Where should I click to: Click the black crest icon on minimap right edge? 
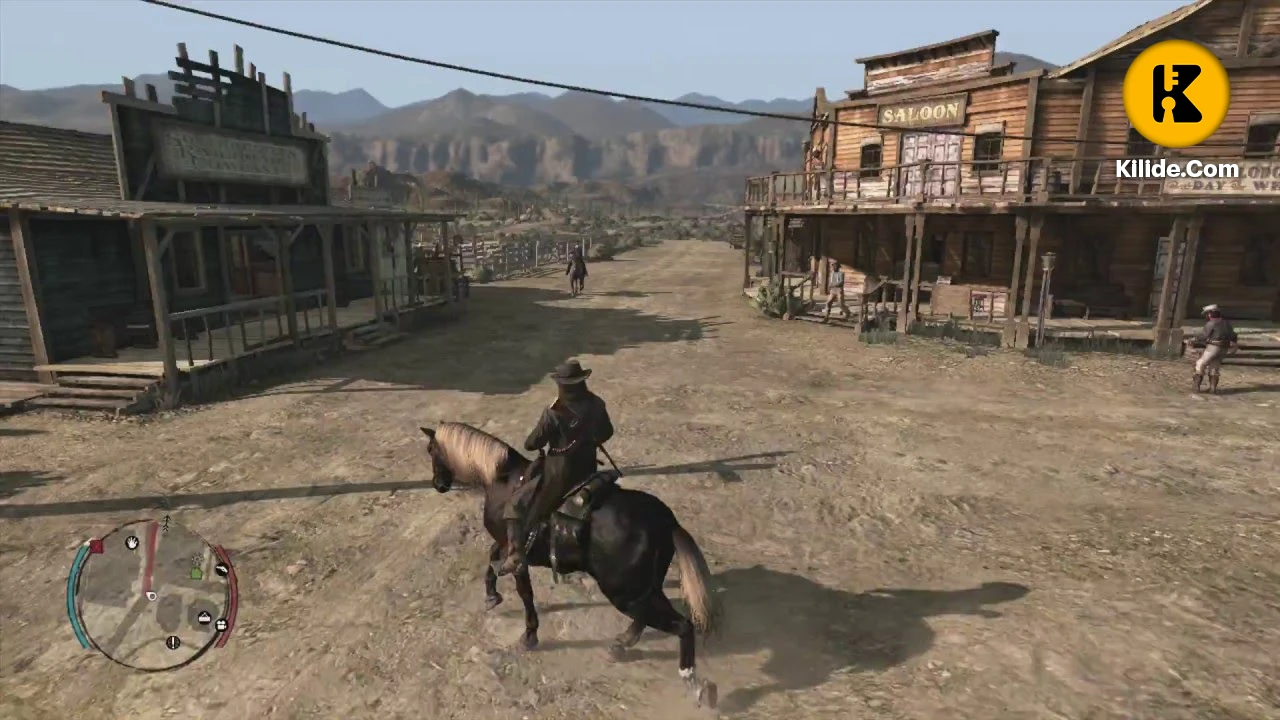[x=221, y=569]
